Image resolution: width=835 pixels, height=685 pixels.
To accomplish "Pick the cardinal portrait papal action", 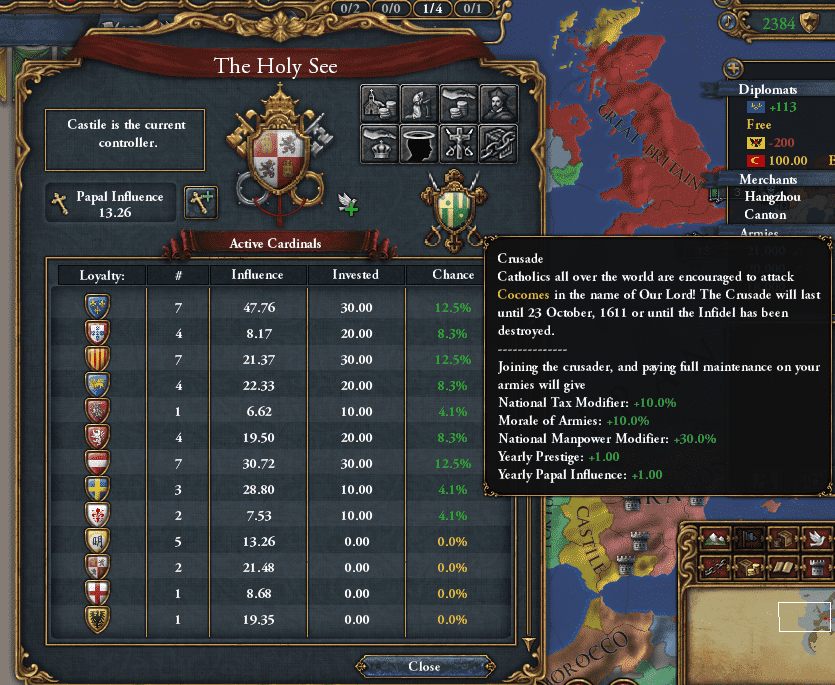I will pyautogui.click(x=498, y=104).
